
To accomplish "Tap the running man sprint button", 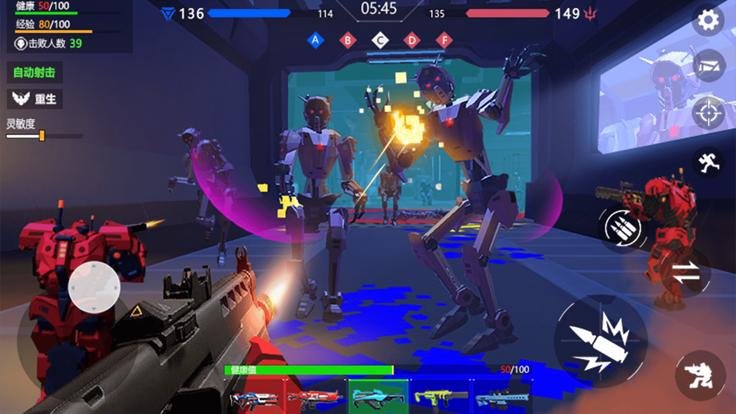I will point(708,163).
